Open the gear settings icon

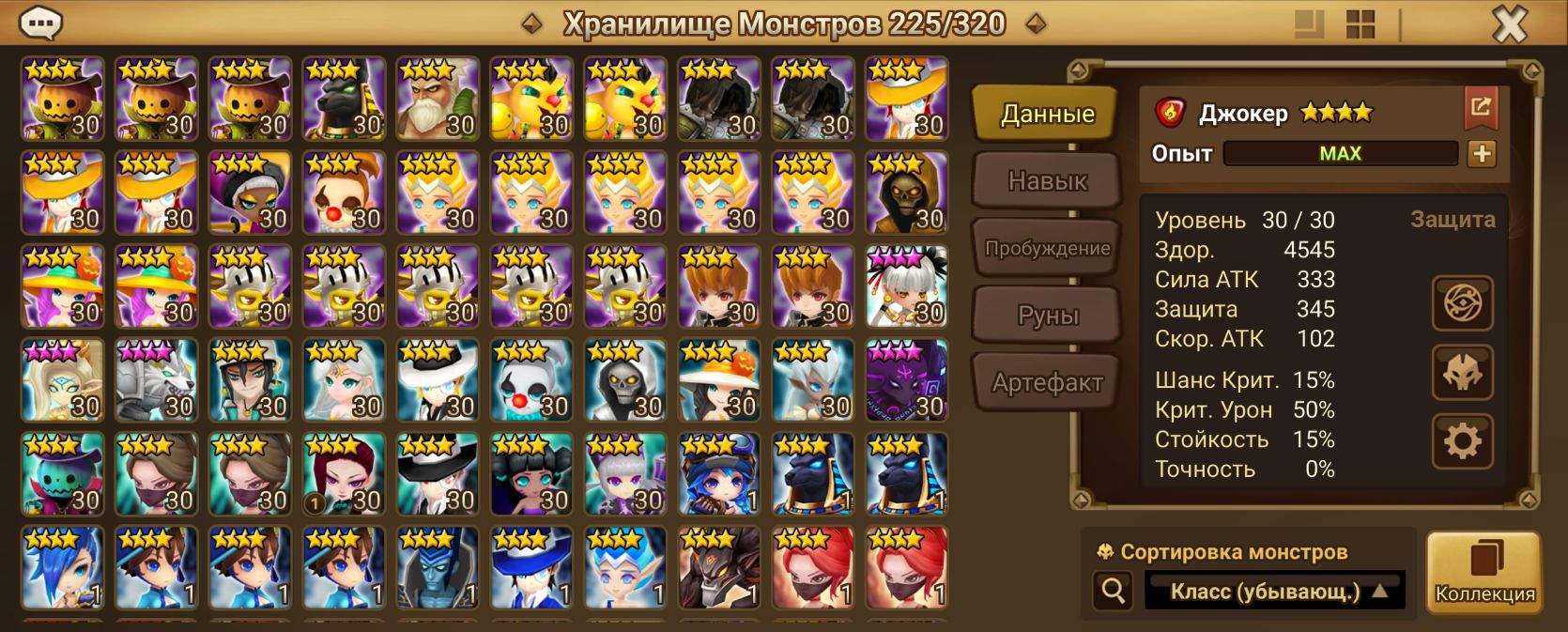pyautogui.click(x=1462, y=441)
